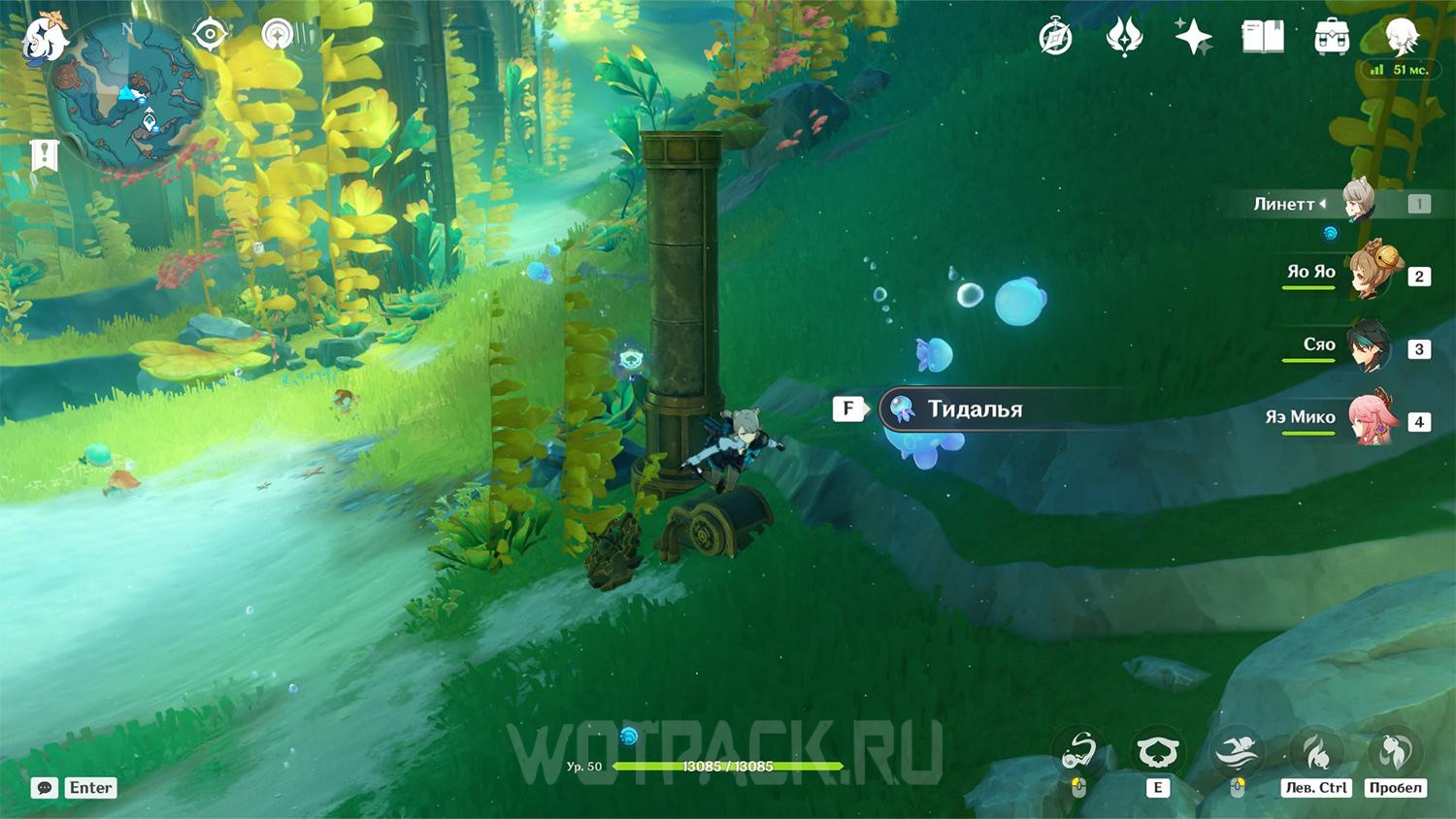Activate the ability above the Пробел label
Viewport: 1456px width, 819px height.
pyautogui.click(x=1395, y=750)
